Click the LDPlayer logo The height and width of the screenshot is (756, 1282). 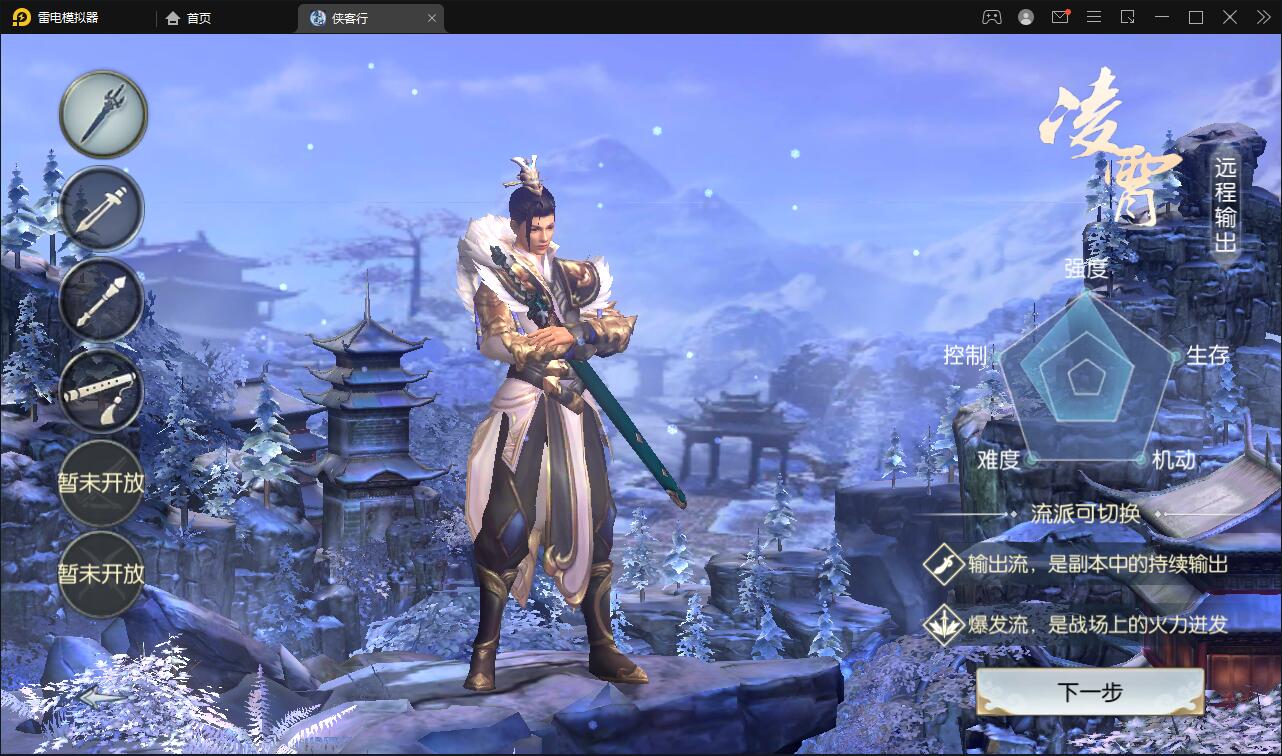[x=22, y=17]
